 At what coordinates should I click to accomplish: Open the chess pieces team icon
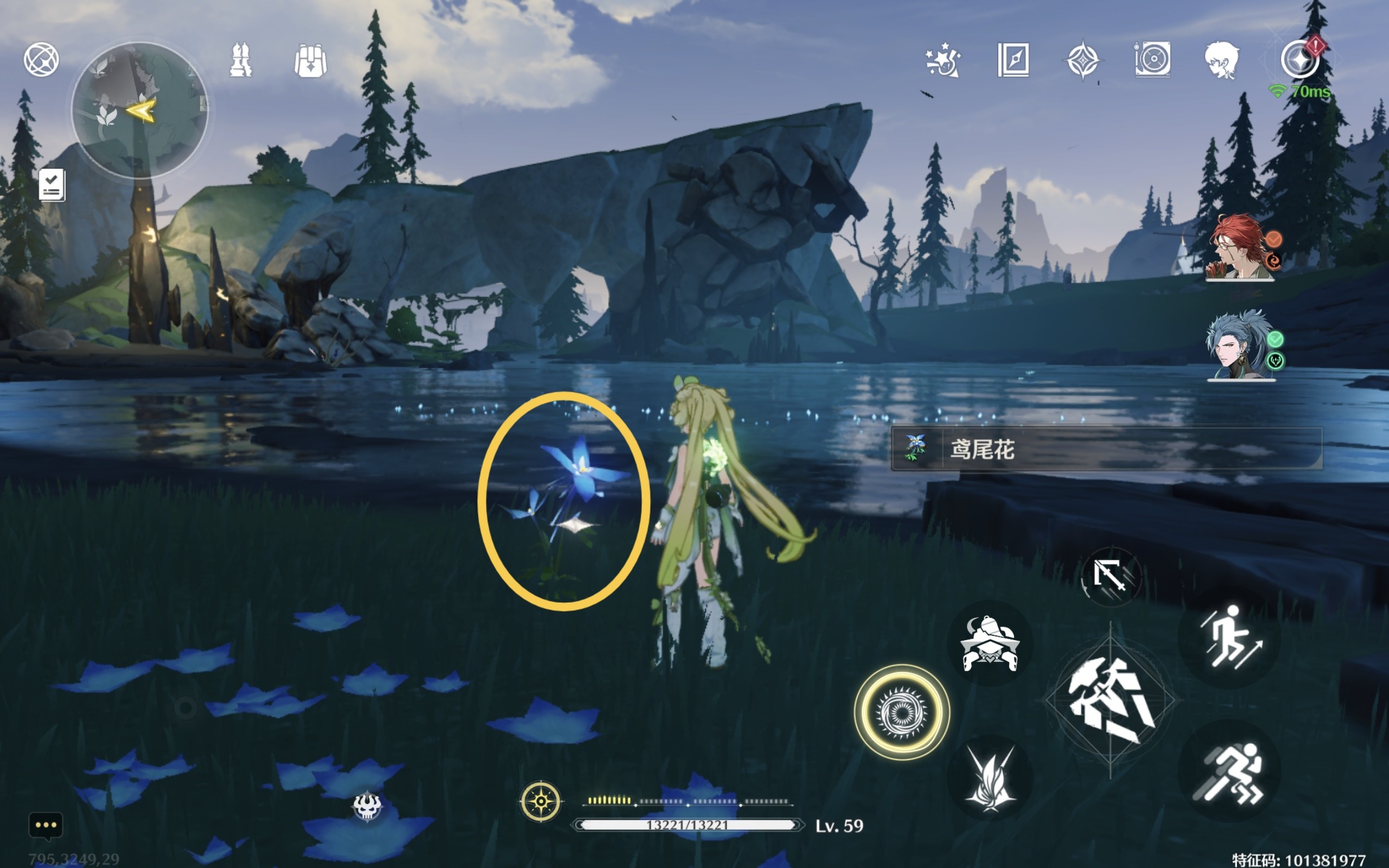pos(240,60)
